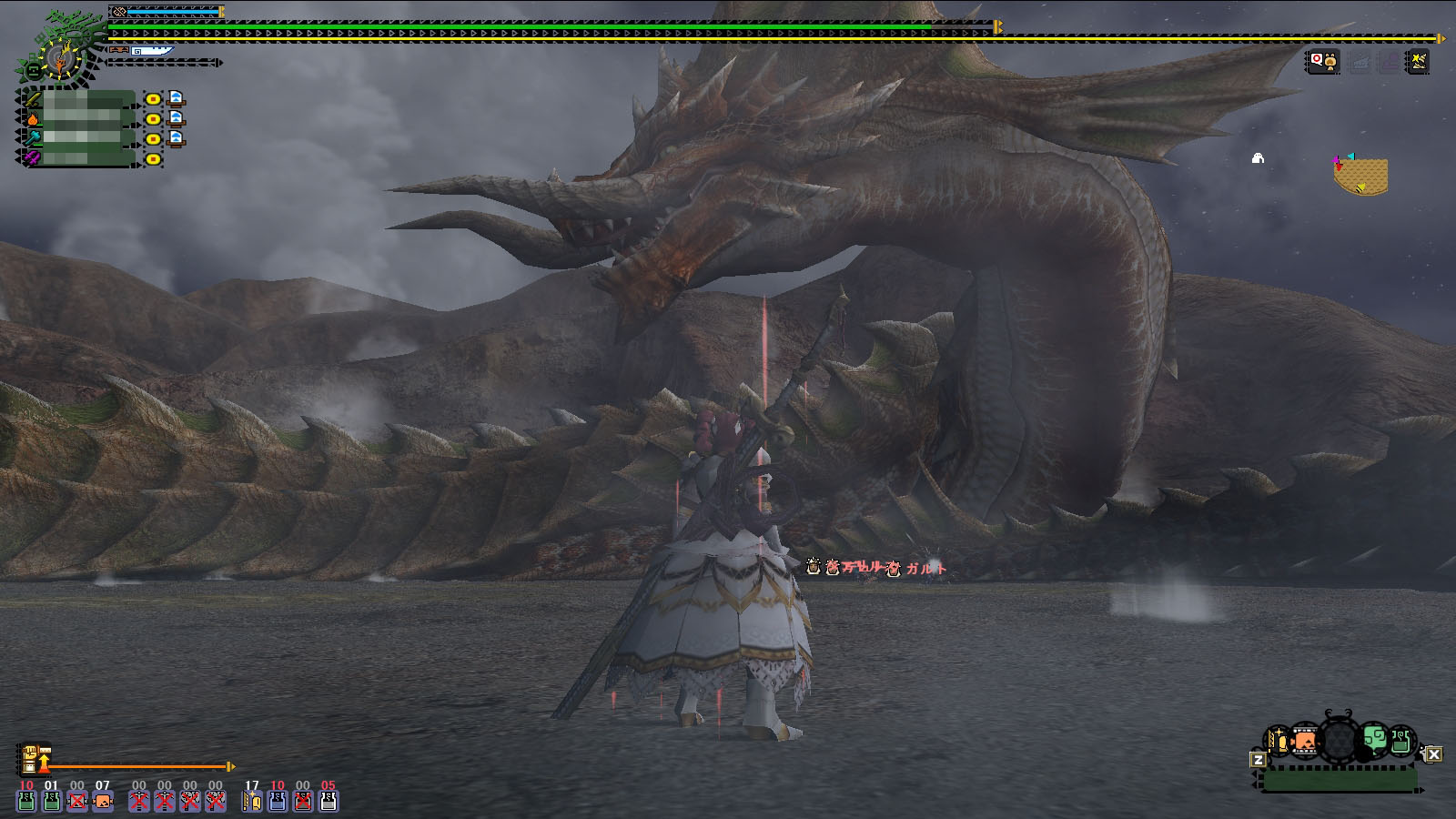
Task: Click the golden fist power-up icon
Action: pyautogui.click(x=32, y=760)
